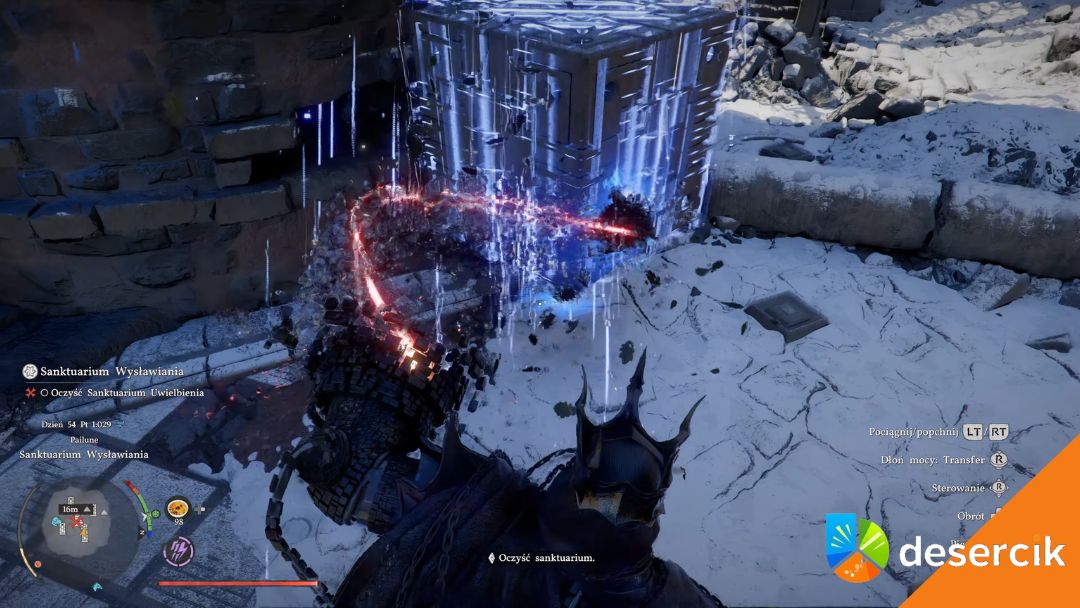Click the 16m distance marker on minimap
The height and width of the screenshot is (608, 1080).
click(71, 509)
